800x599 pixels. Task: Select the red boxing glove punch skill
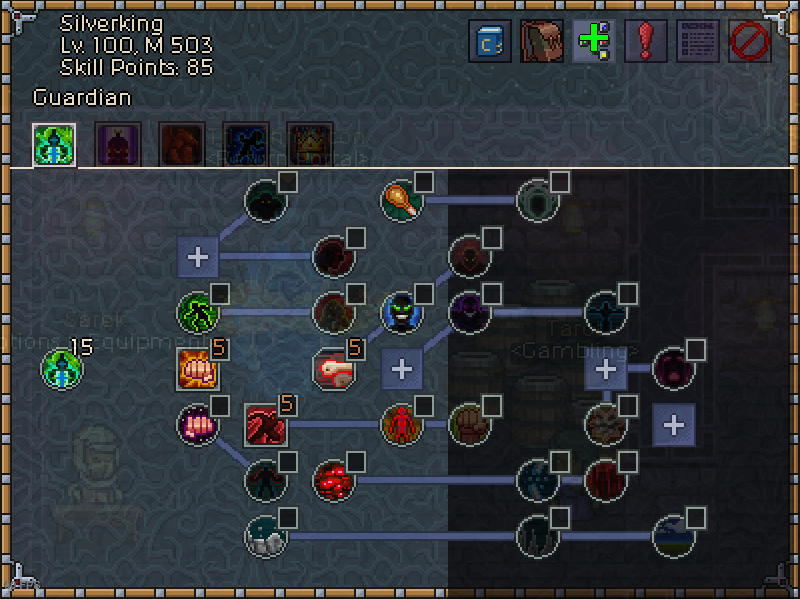click(x=333, y=369)
